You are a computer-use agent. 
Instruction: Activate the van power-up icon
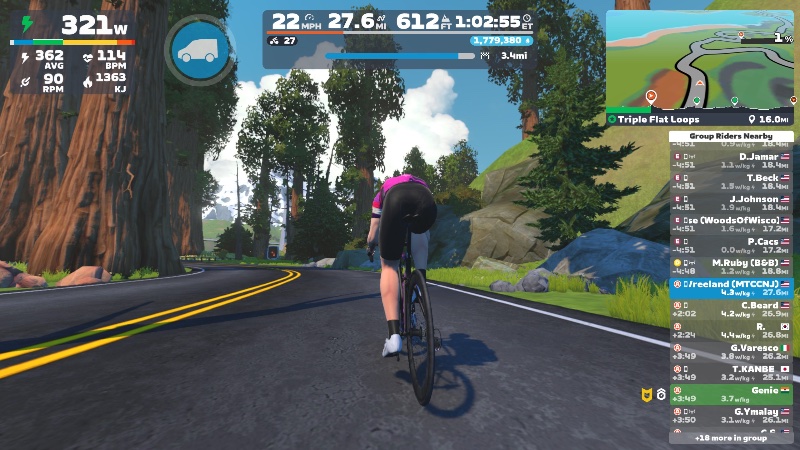[x=202, y=49]
